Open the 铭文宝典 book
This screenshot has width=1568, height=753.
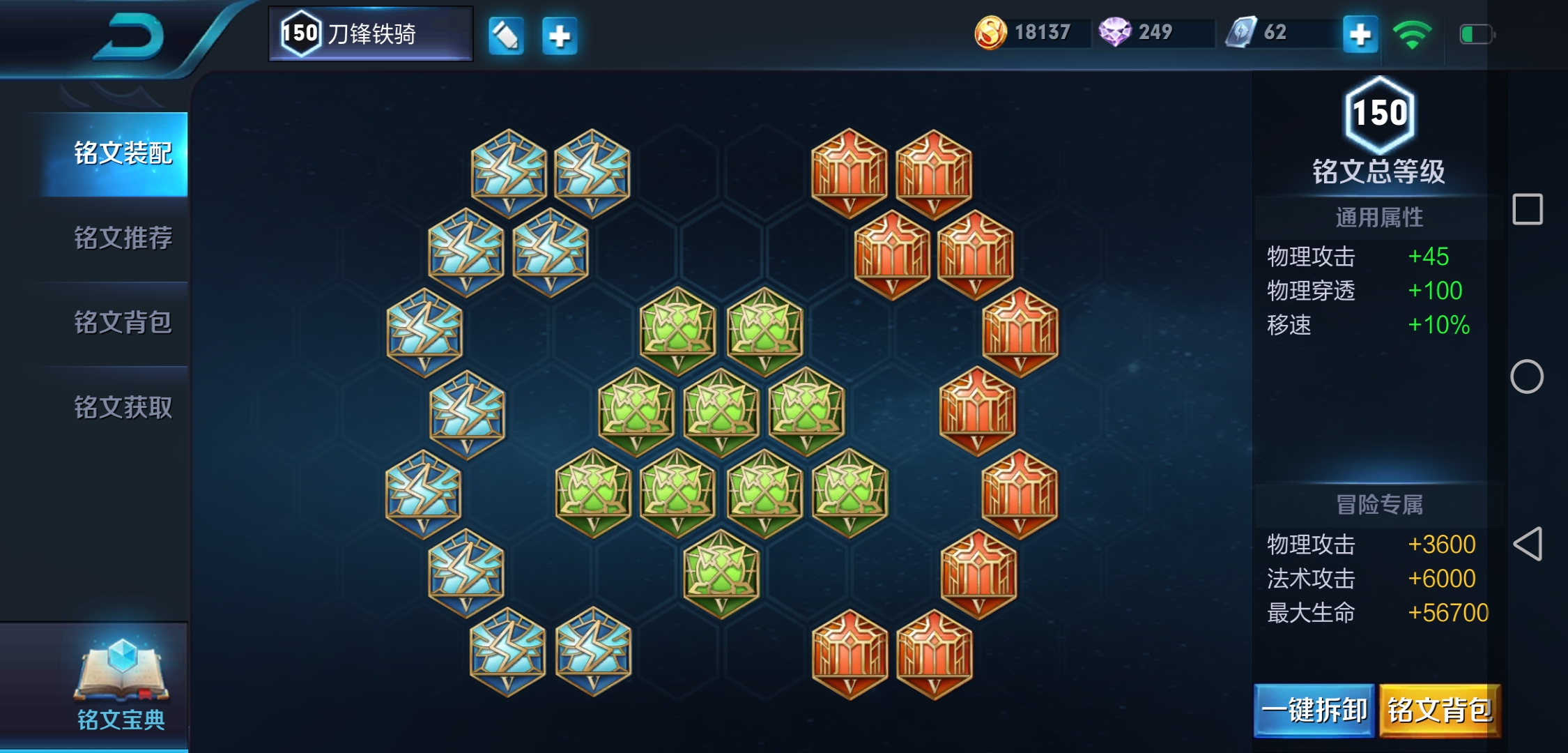(121, 683)
